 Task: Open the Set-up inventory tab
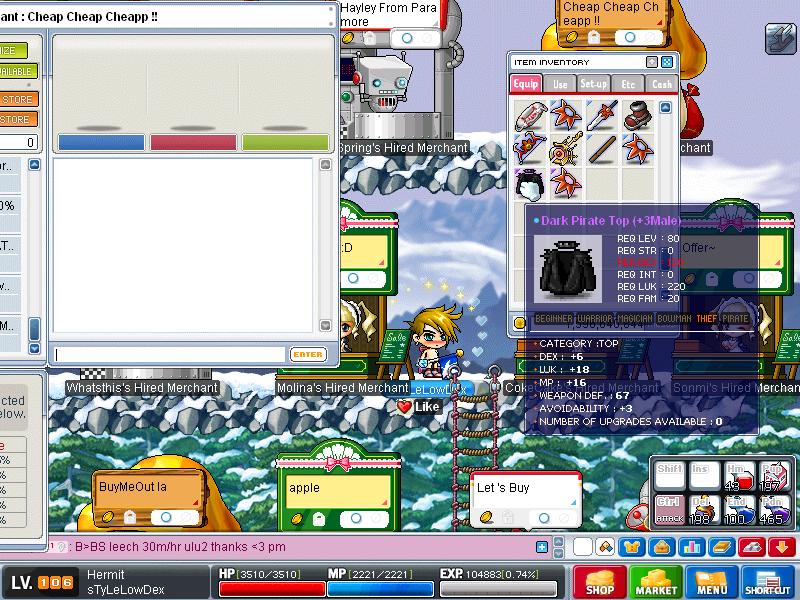[594, 85]
